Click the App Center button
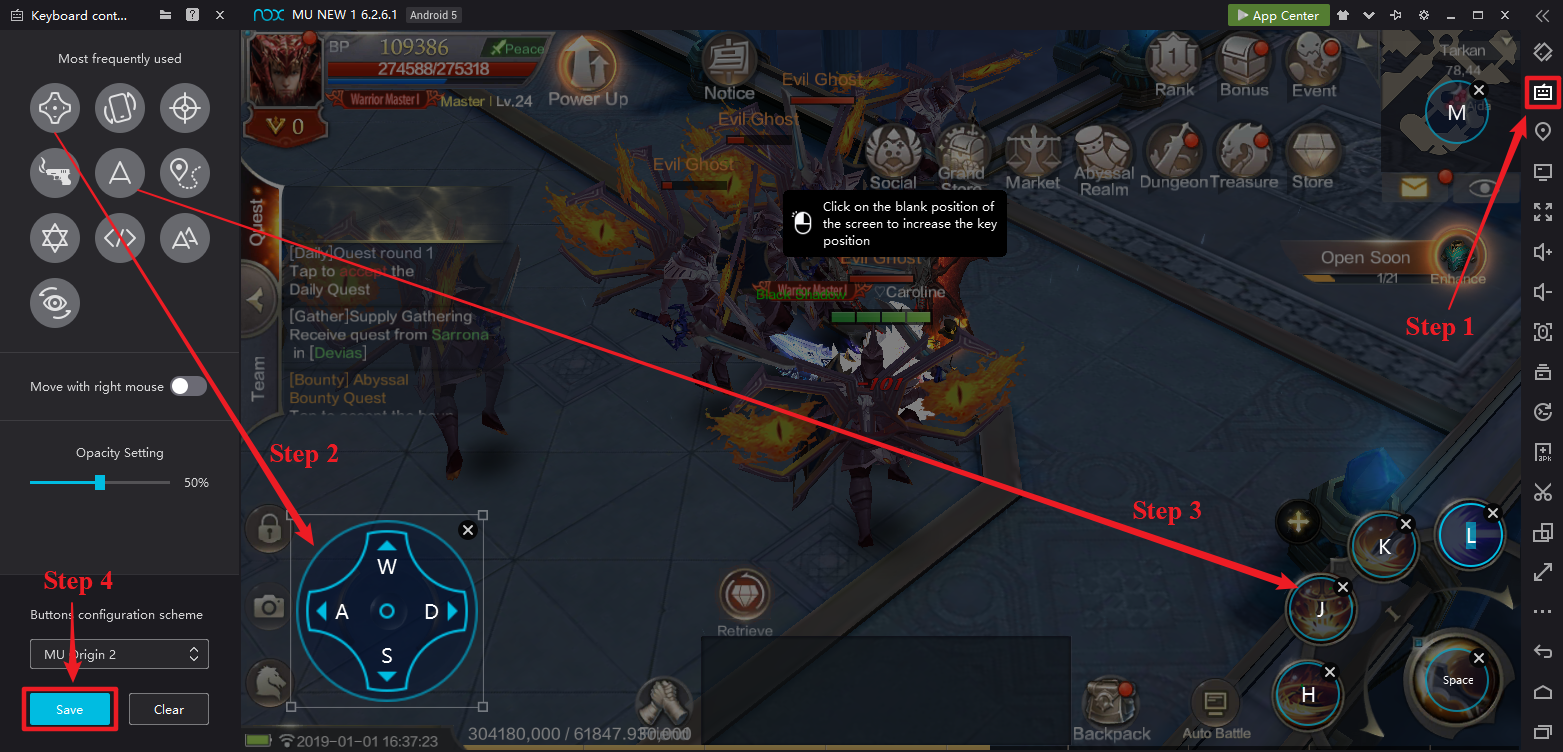The height and width of the screenshot is (752, 1563). tap(1278, 15)
